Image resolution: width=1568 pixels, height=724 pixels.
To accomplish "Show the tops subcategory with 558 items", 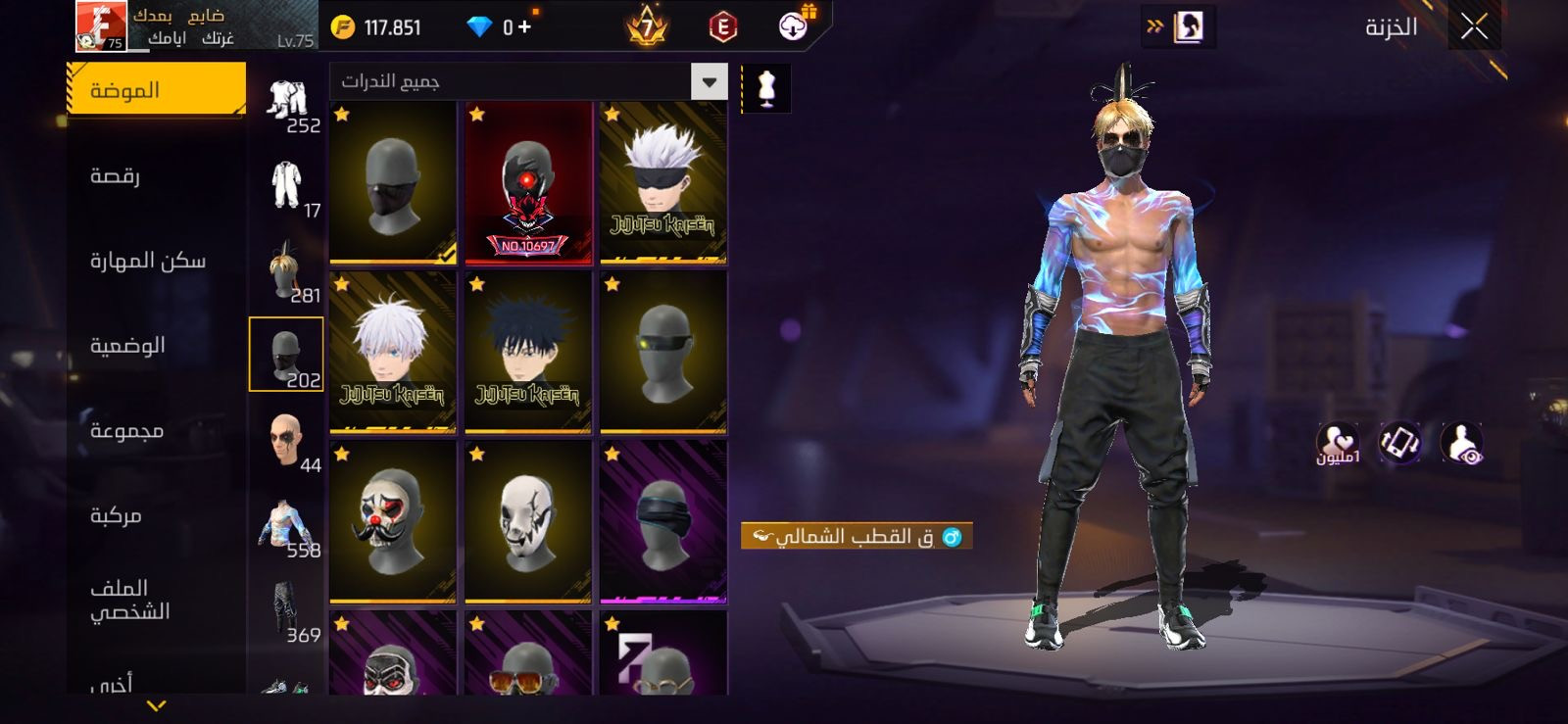I will click(x=286, y=526).
